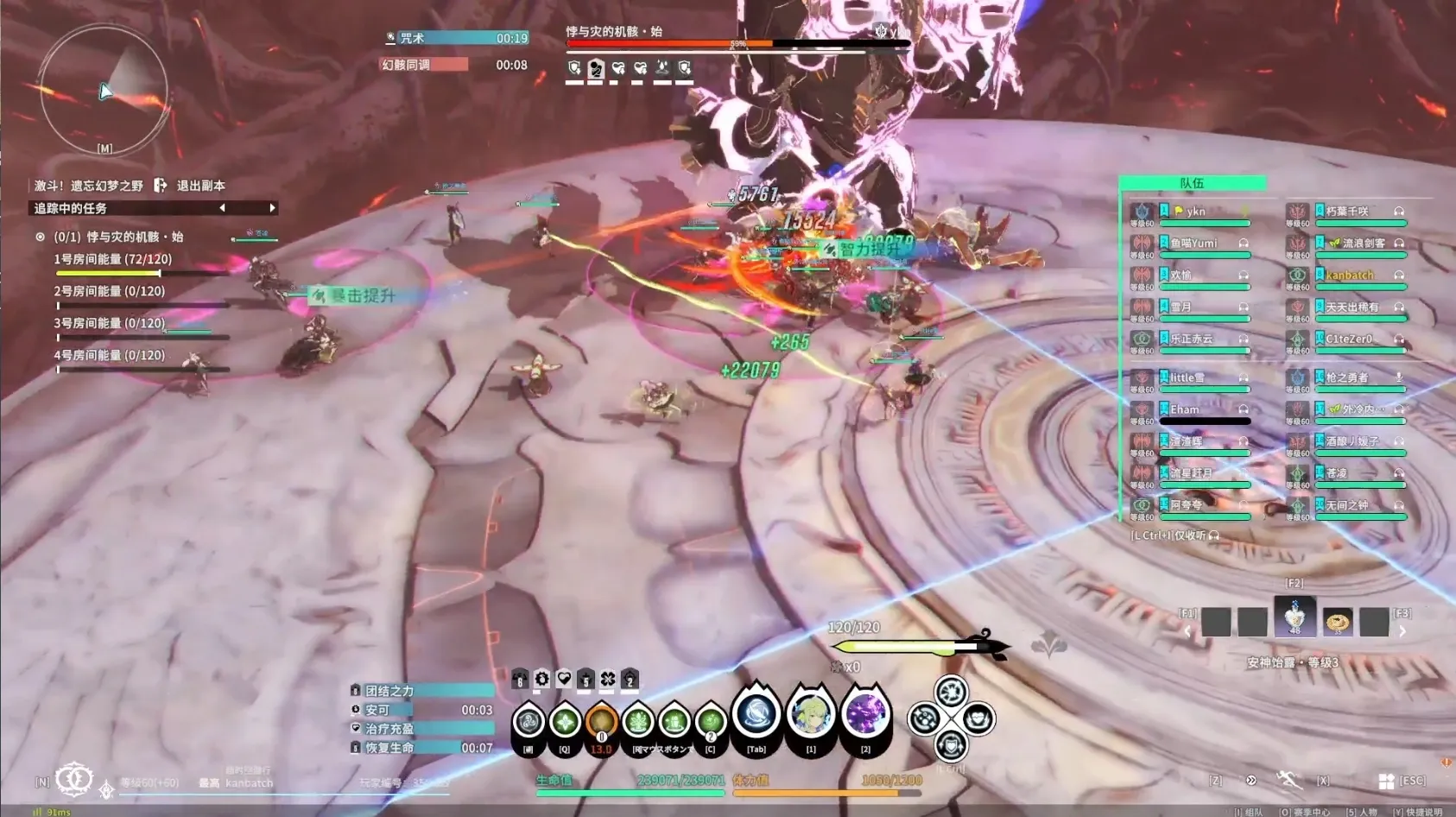
Task: Activate the blonde character portrait skill
Action: coord(811,715)
